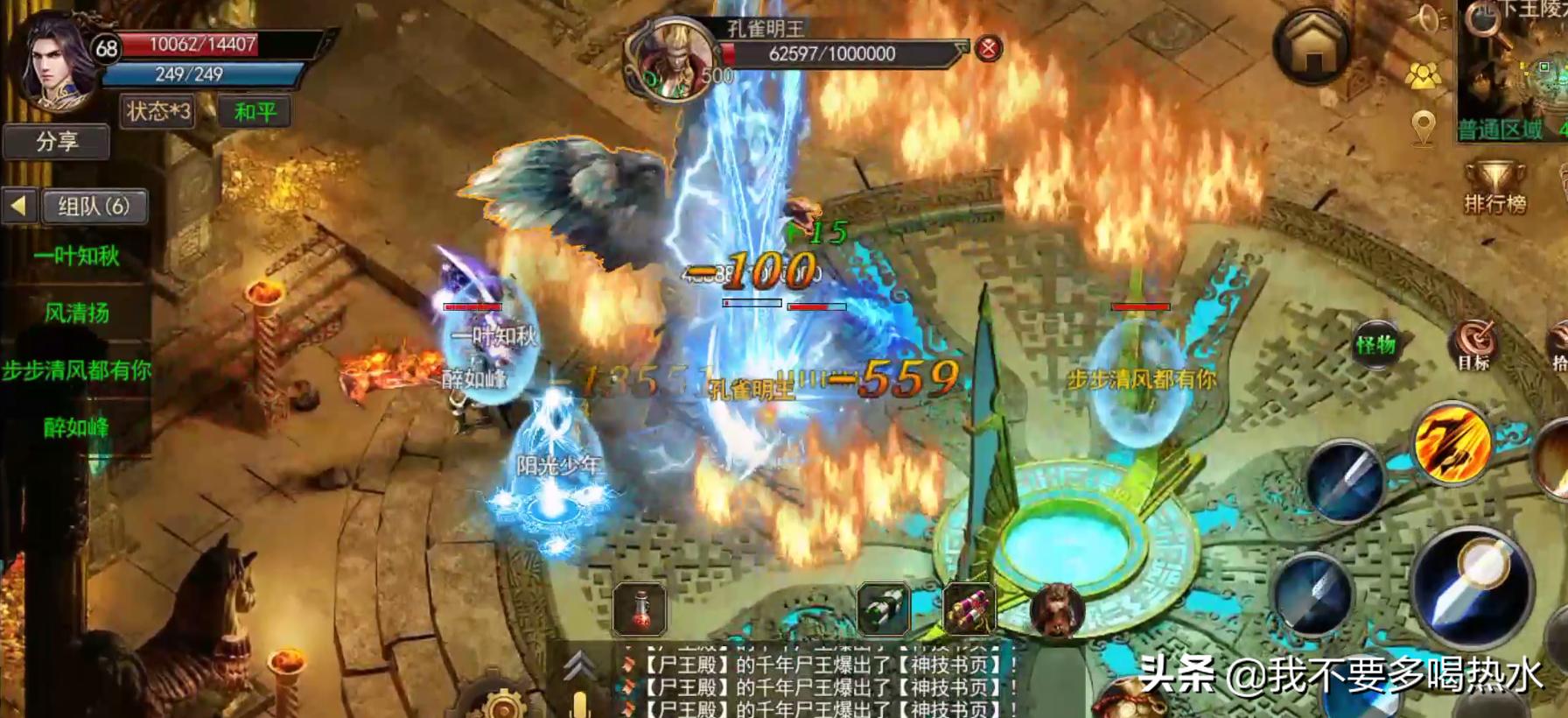The height and width of the screenshot is (718, 1568).
Task: Select team member 醉如峰 in team list
Action: point(77,427)
